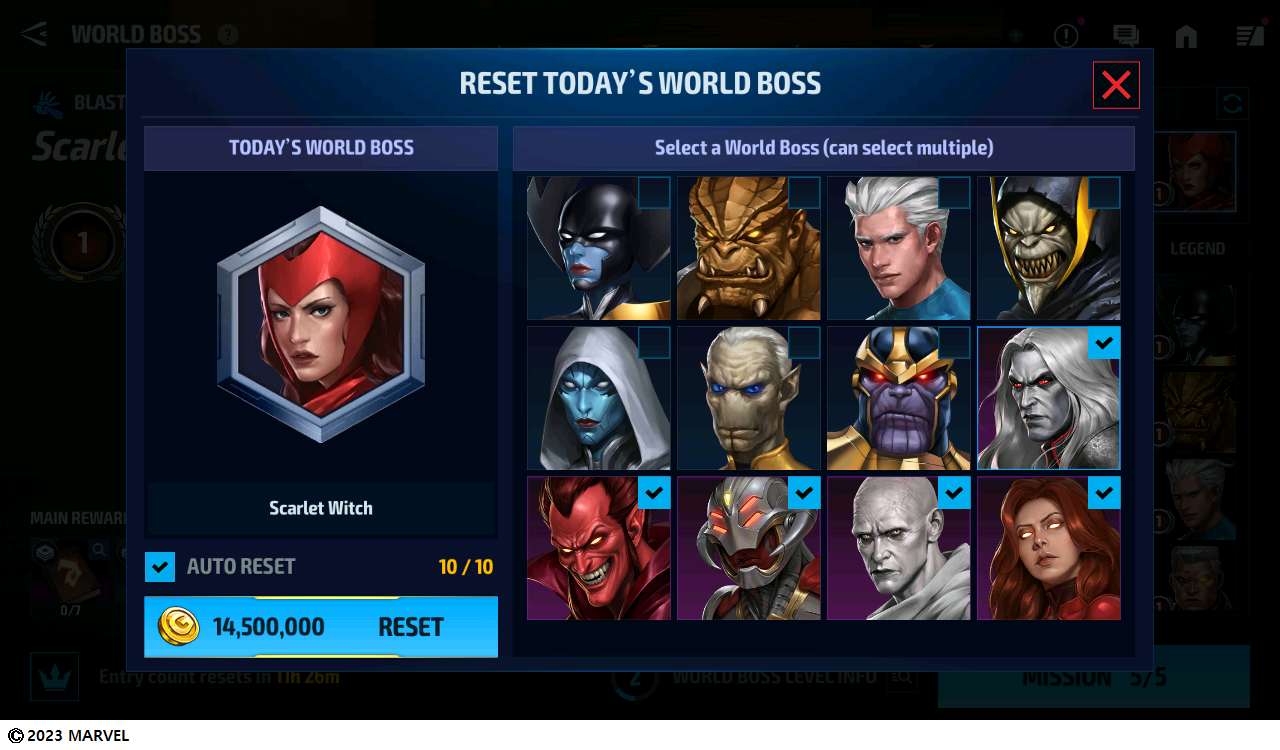This screenshot has width=1280, height=750.
Task: Deselect the Ultron world boss portrait
Action: tap(748, 548)
